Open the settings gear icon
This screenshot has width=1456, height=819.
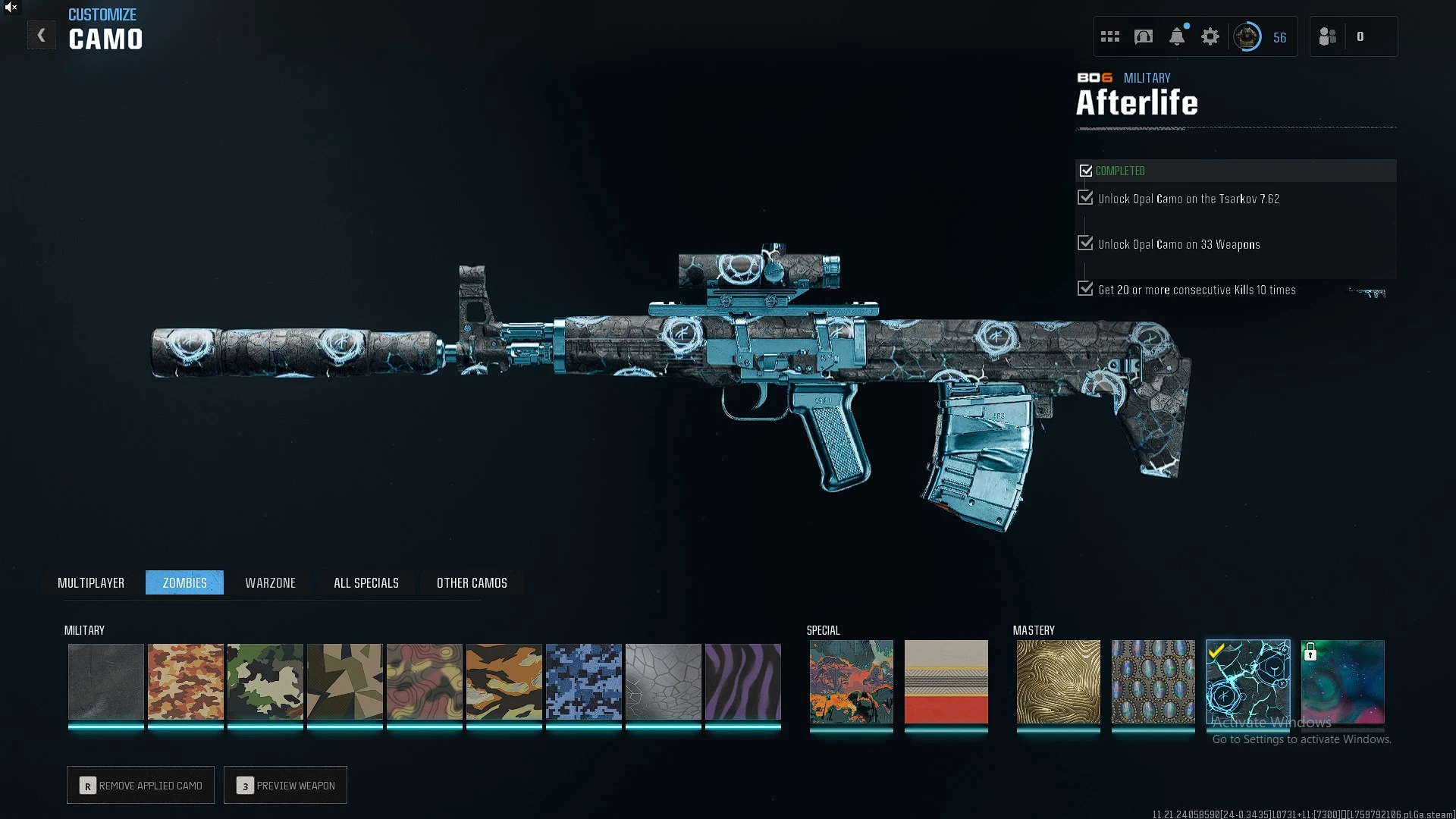1210,36
